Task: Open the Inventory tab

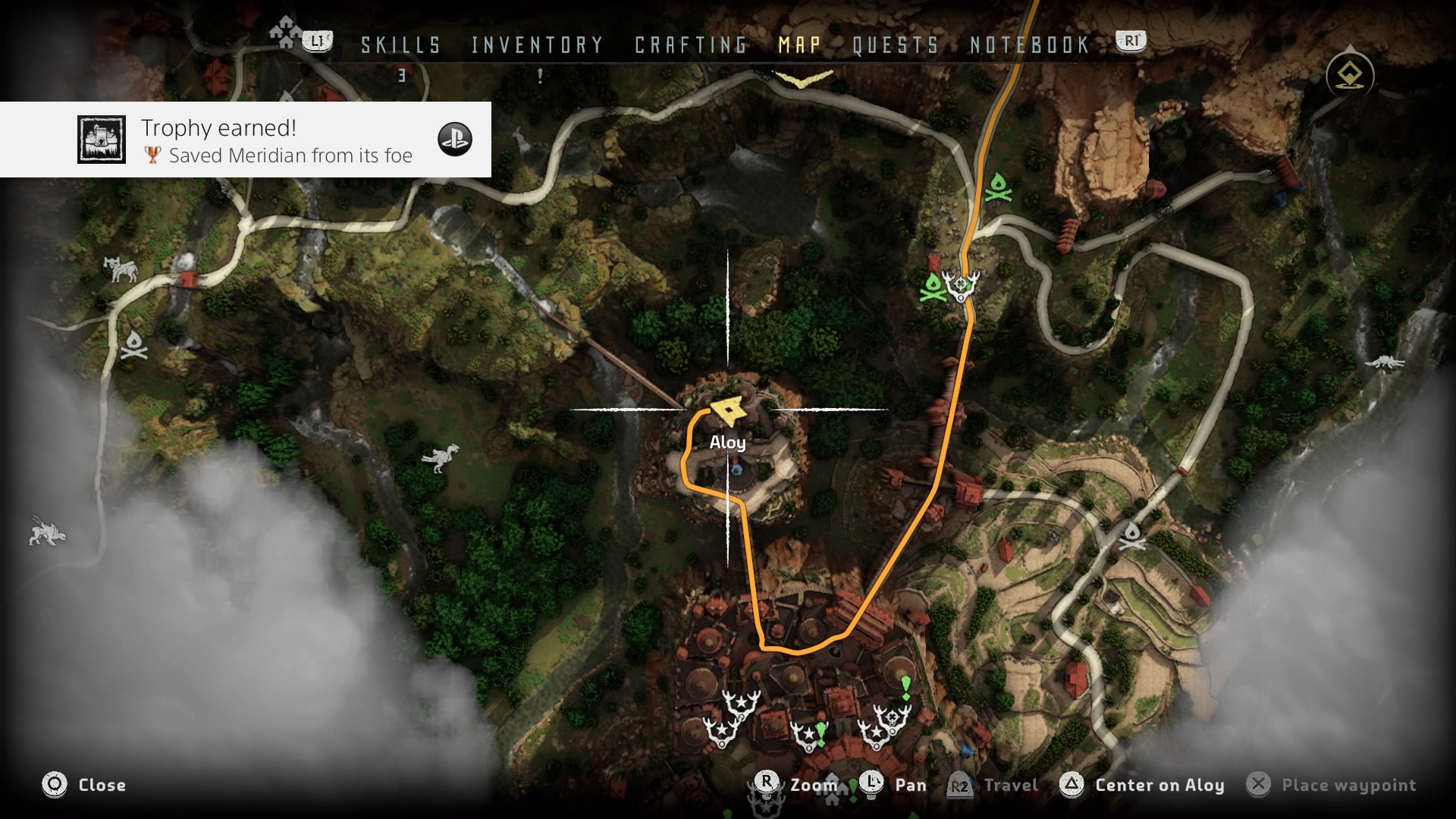Action: [537, 45]
